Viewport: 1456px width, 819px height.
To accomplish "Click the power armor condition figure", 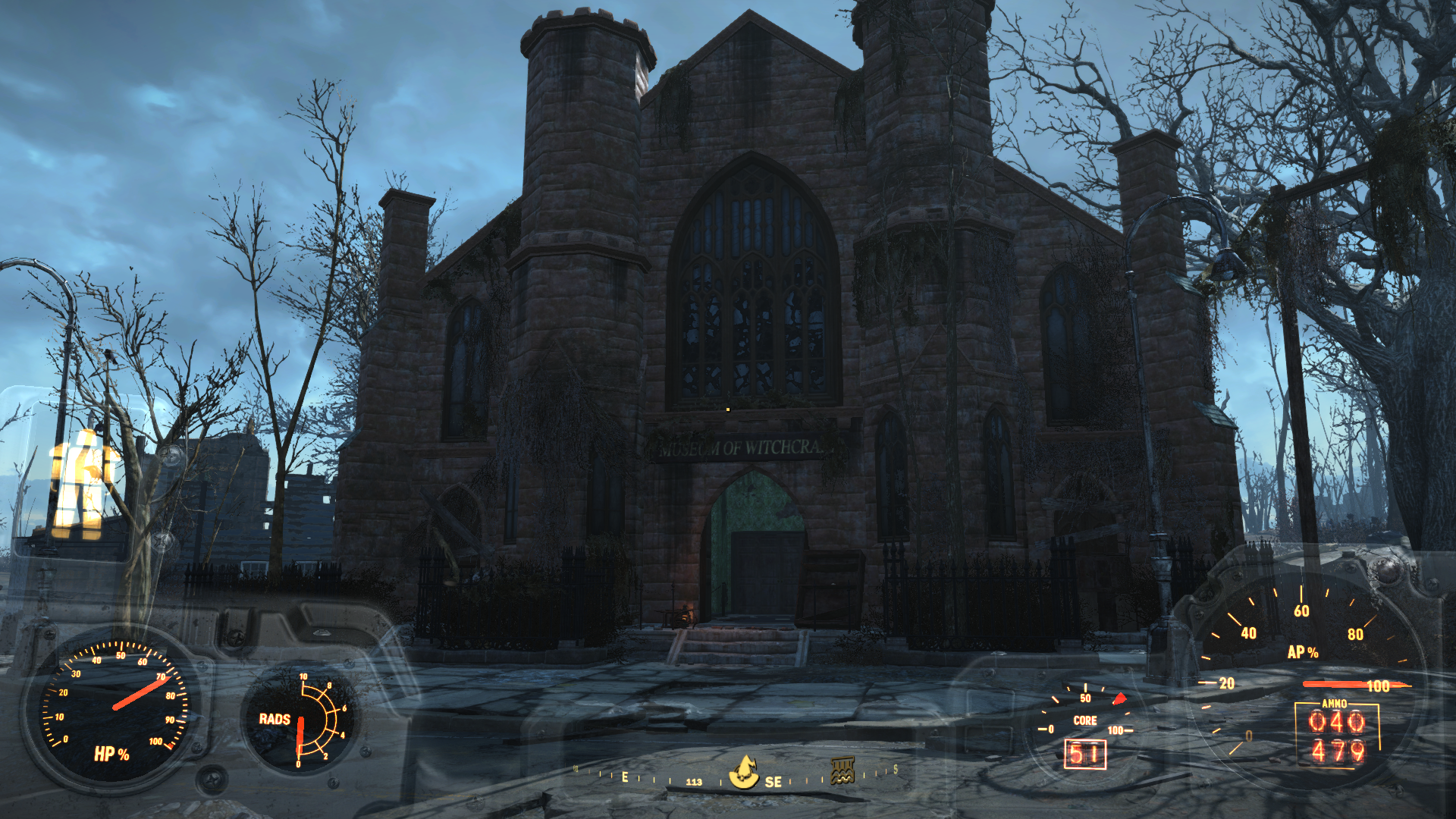I will pos(82,481).
